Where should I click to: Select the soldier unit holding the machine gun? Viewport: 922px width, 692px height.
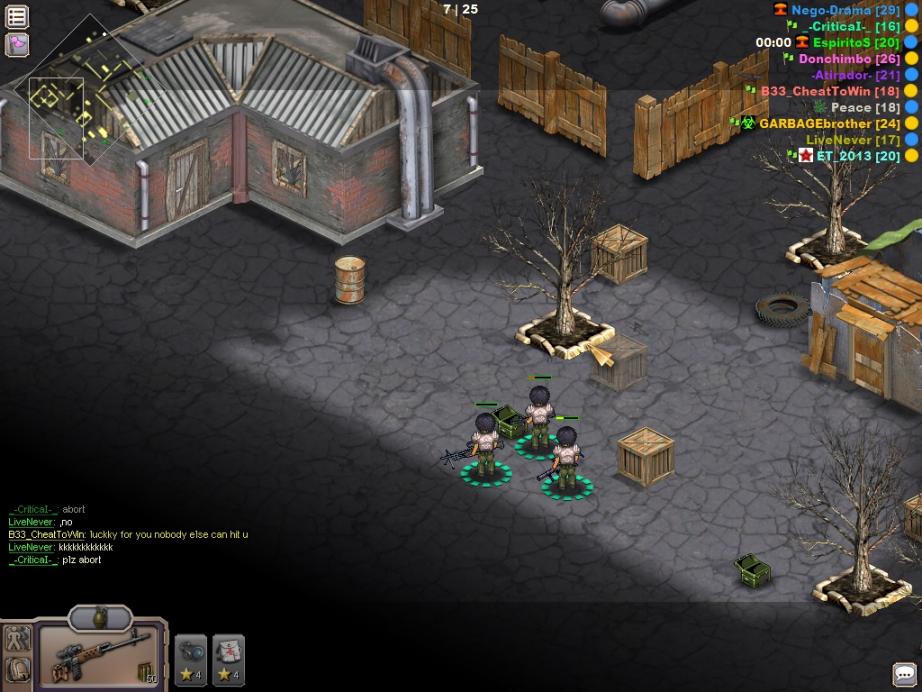point(485,448)
